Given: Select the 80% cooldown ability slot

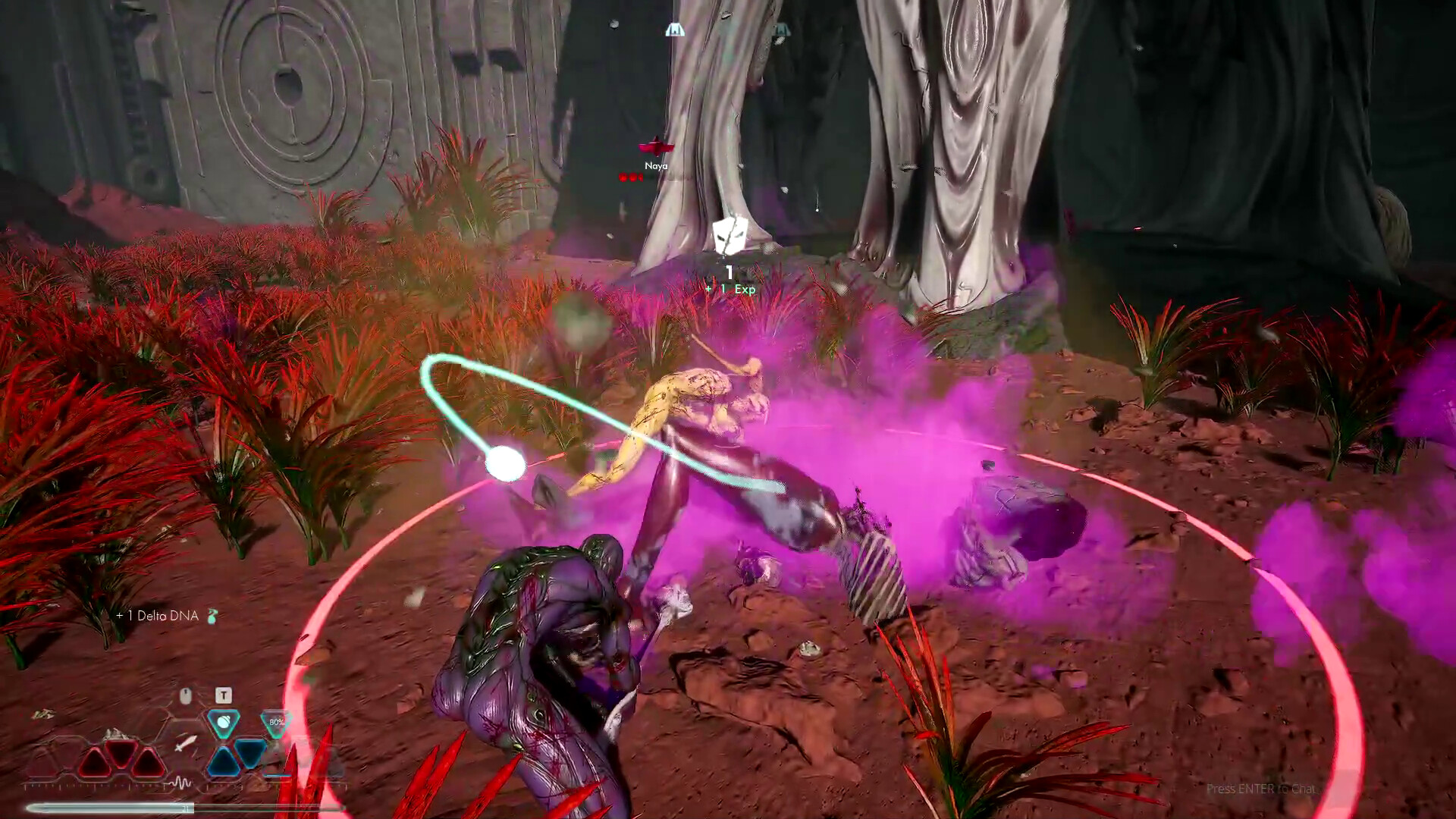Looking at the screenshot, I should (x=276, y=723).
